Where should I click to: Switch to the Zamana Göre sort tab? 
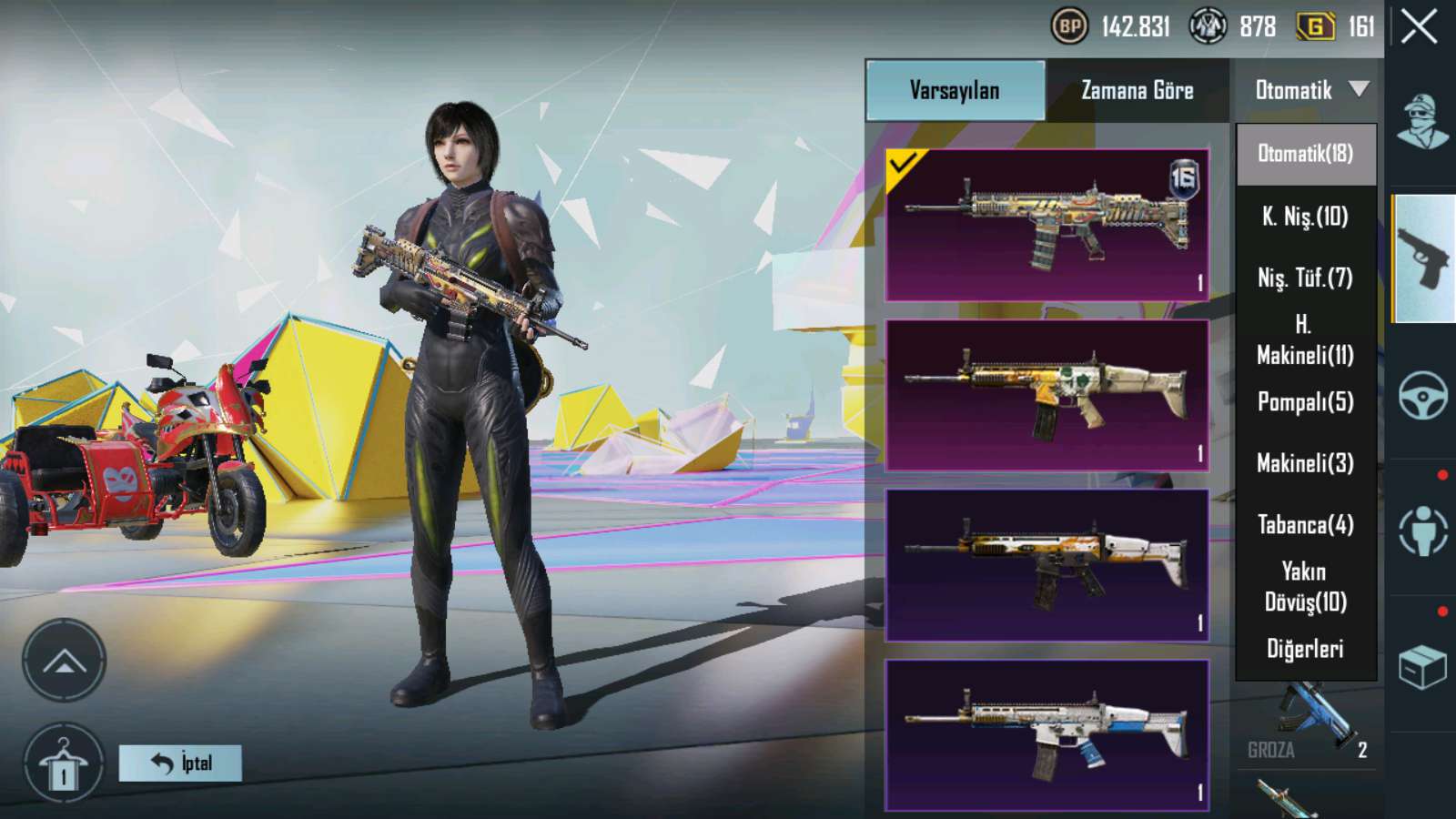point(1137,90)
